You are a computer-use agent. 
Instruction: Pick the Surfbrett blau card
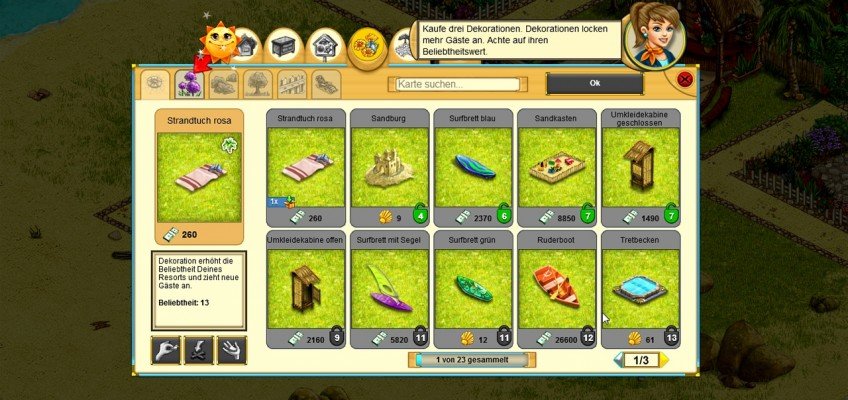point(473,167)
